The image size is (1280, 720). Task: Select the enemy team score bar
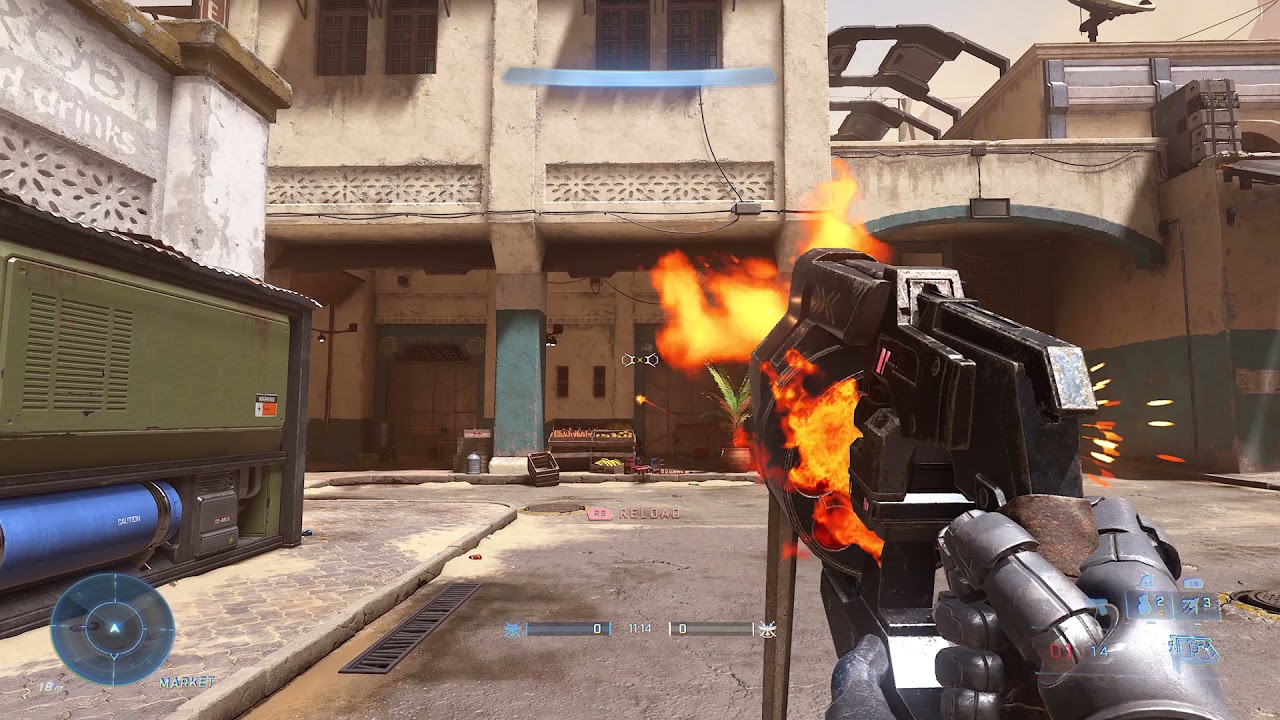(x=713, y=628)
